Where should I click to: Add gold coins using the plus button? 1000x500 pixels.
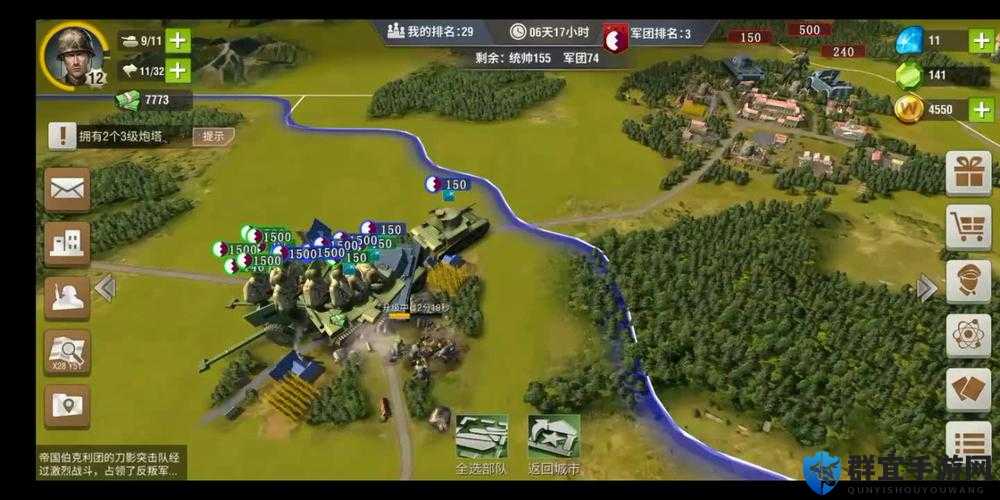coord(981,109)
